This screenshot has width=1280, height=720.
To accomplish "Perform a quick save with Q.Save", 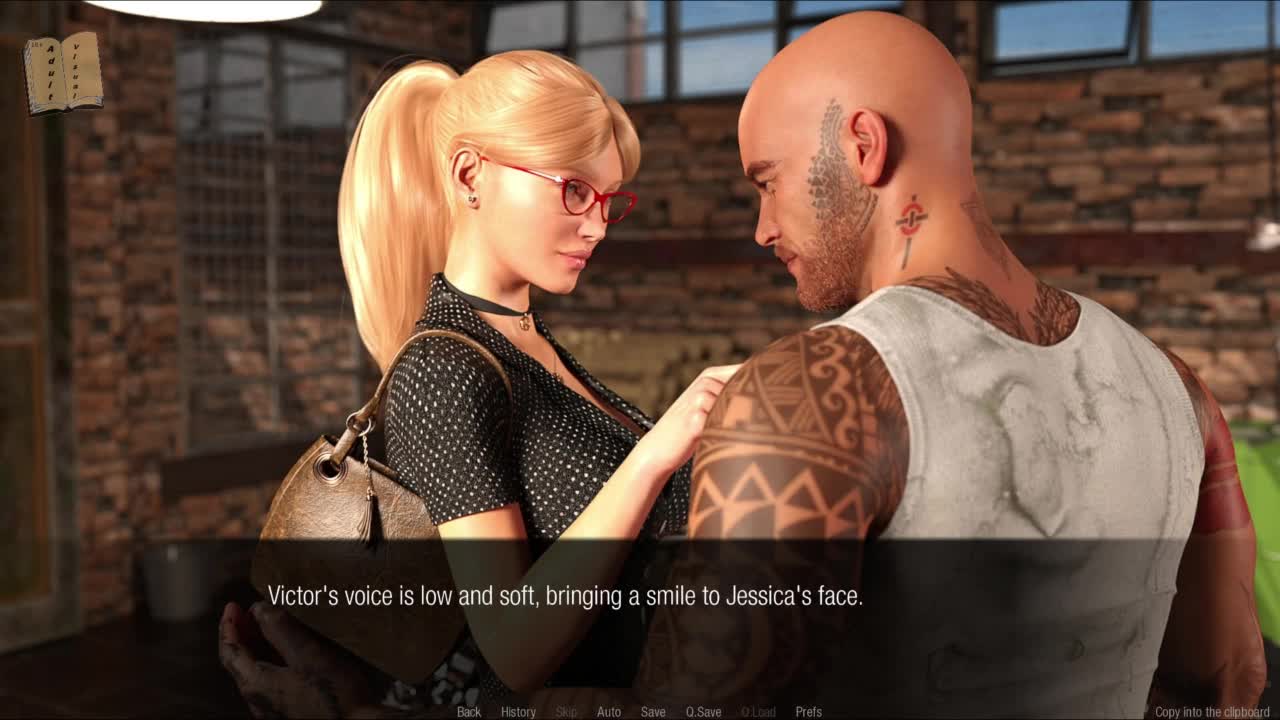I will pyautogui.click(x=703, y=712).
